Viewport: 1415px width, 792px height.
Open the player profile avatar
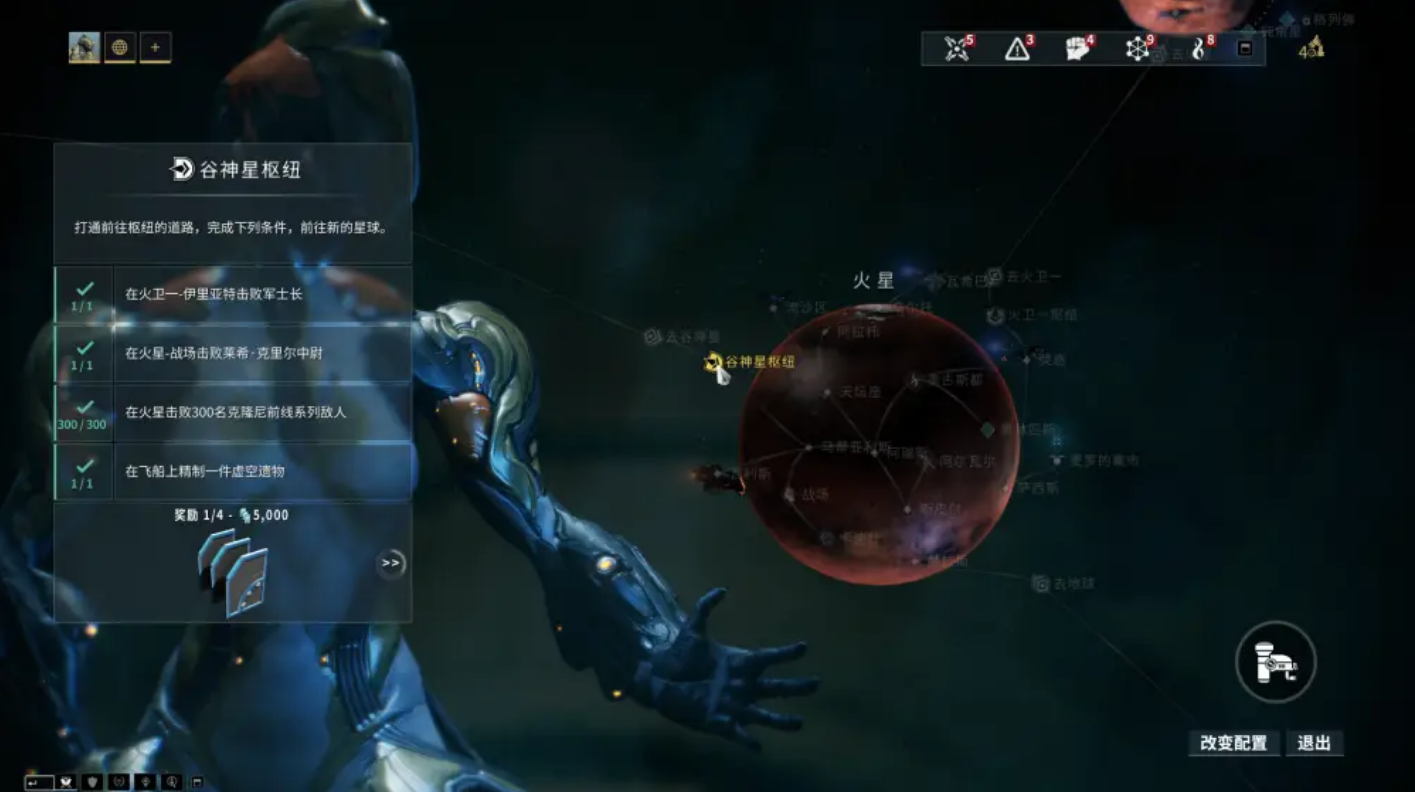click(84, 47)
